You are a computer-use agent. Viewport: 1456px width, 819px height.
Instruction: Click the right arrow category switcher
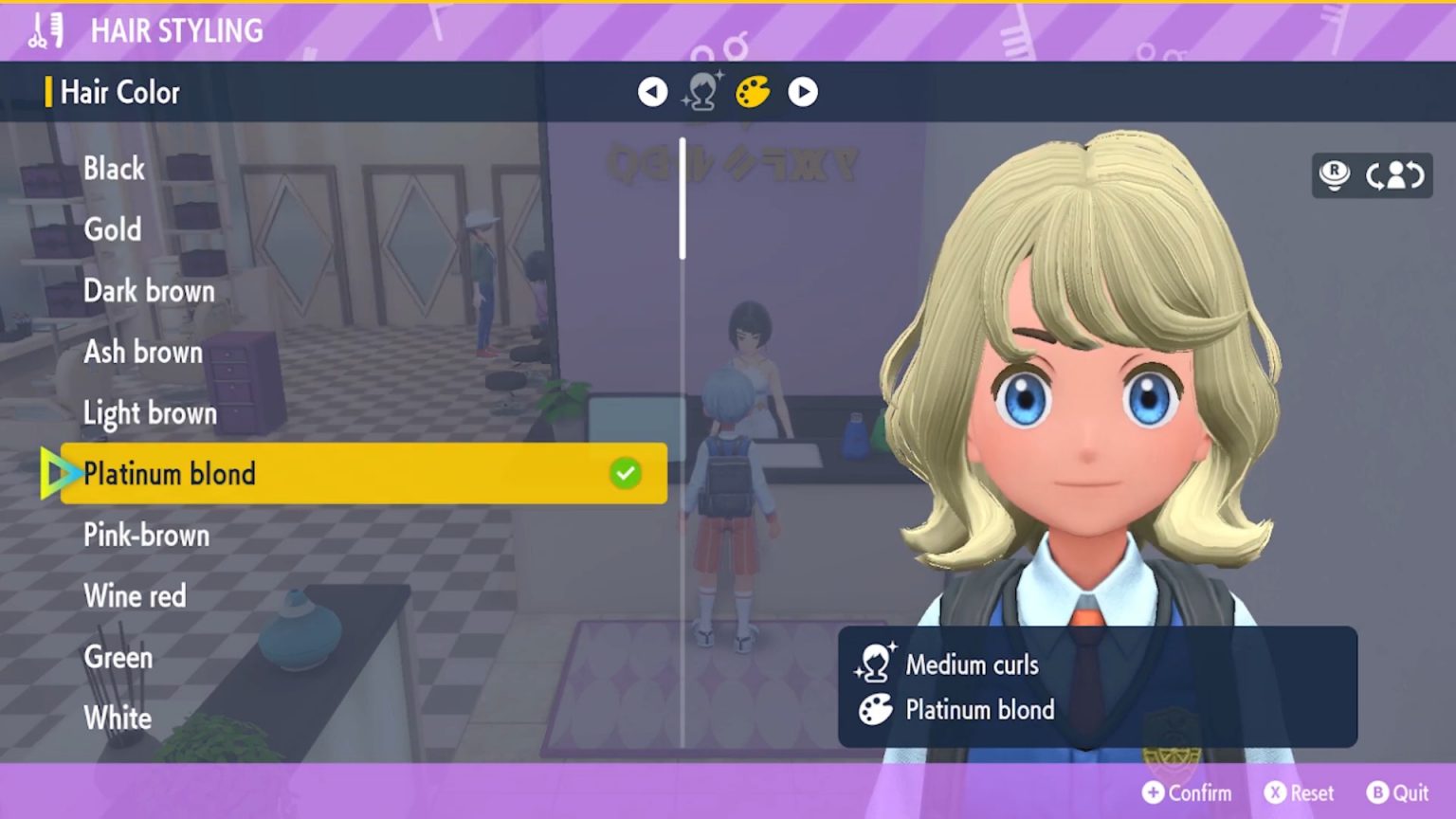coord(803,92)
